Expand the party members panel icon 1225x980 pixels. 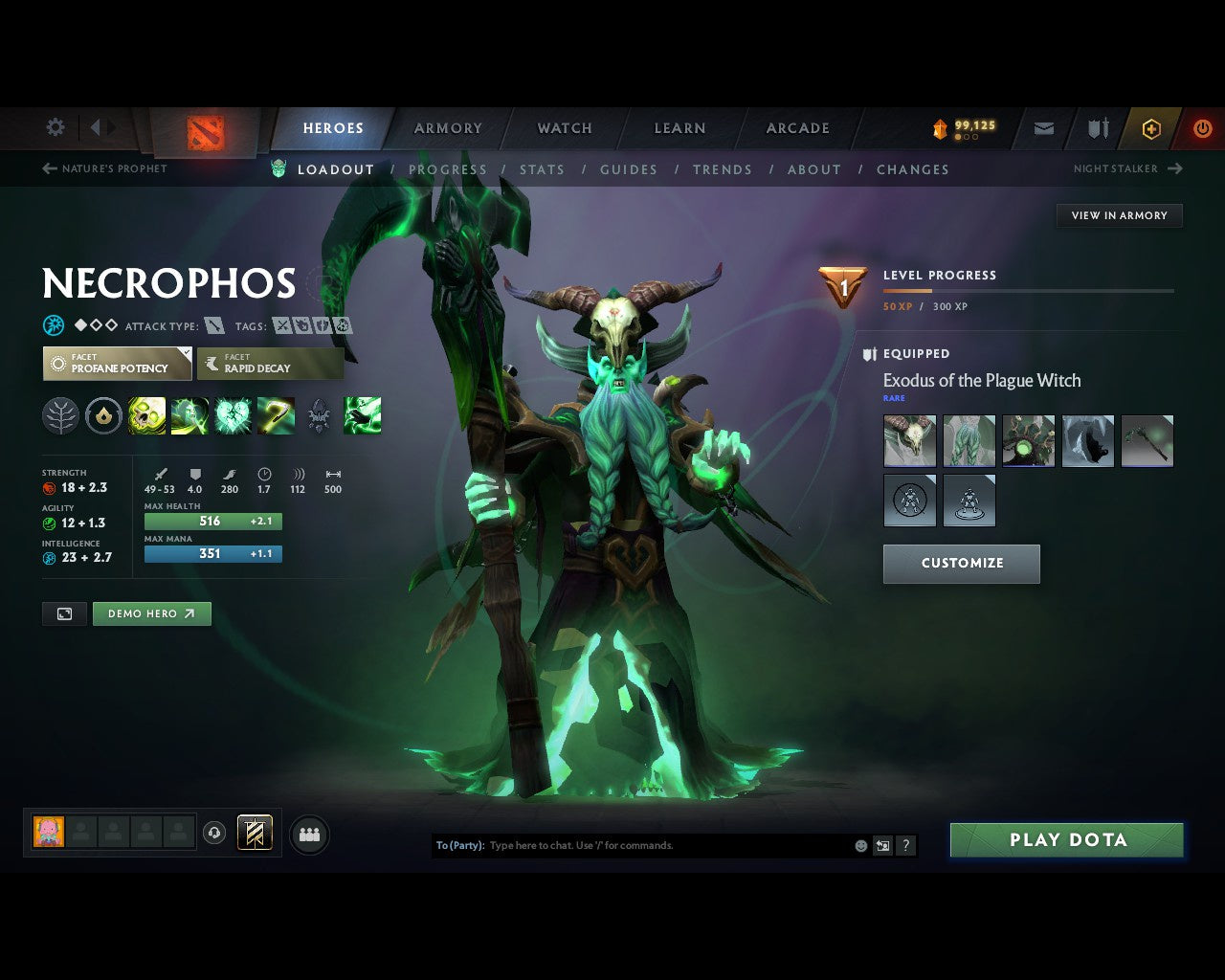point(308,834)
